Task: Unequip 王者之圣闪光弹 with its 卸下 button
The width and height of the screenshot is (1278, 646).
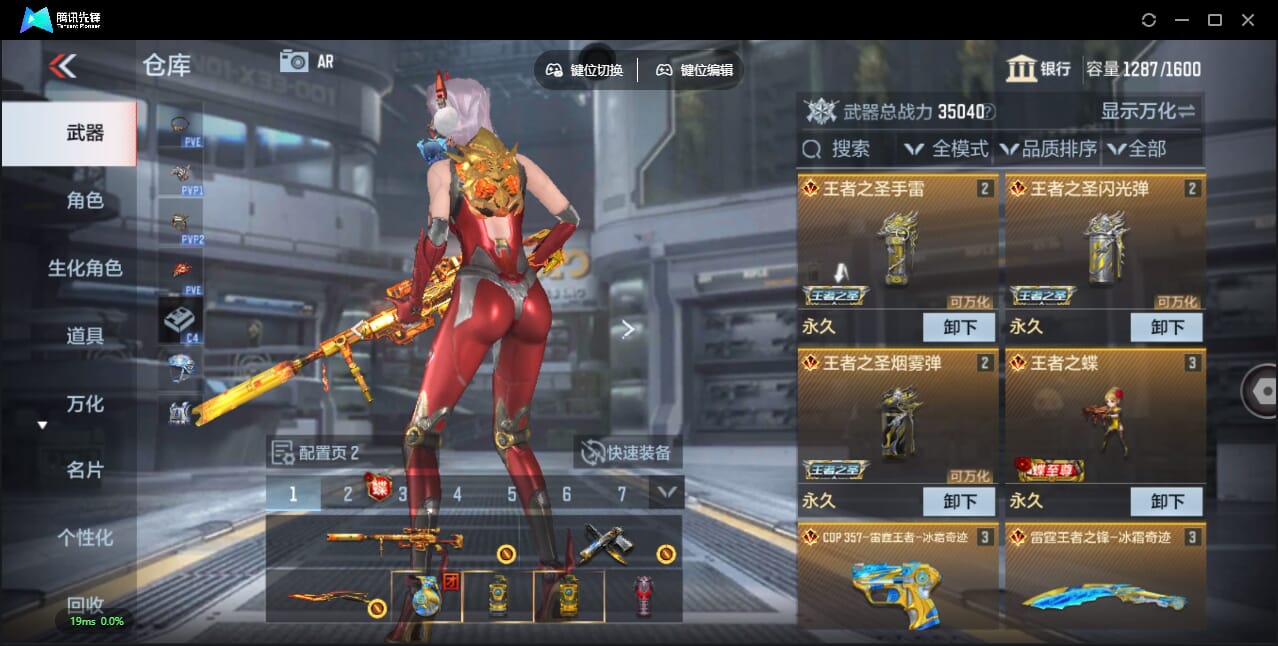Action: click(x=1167, y=327)
